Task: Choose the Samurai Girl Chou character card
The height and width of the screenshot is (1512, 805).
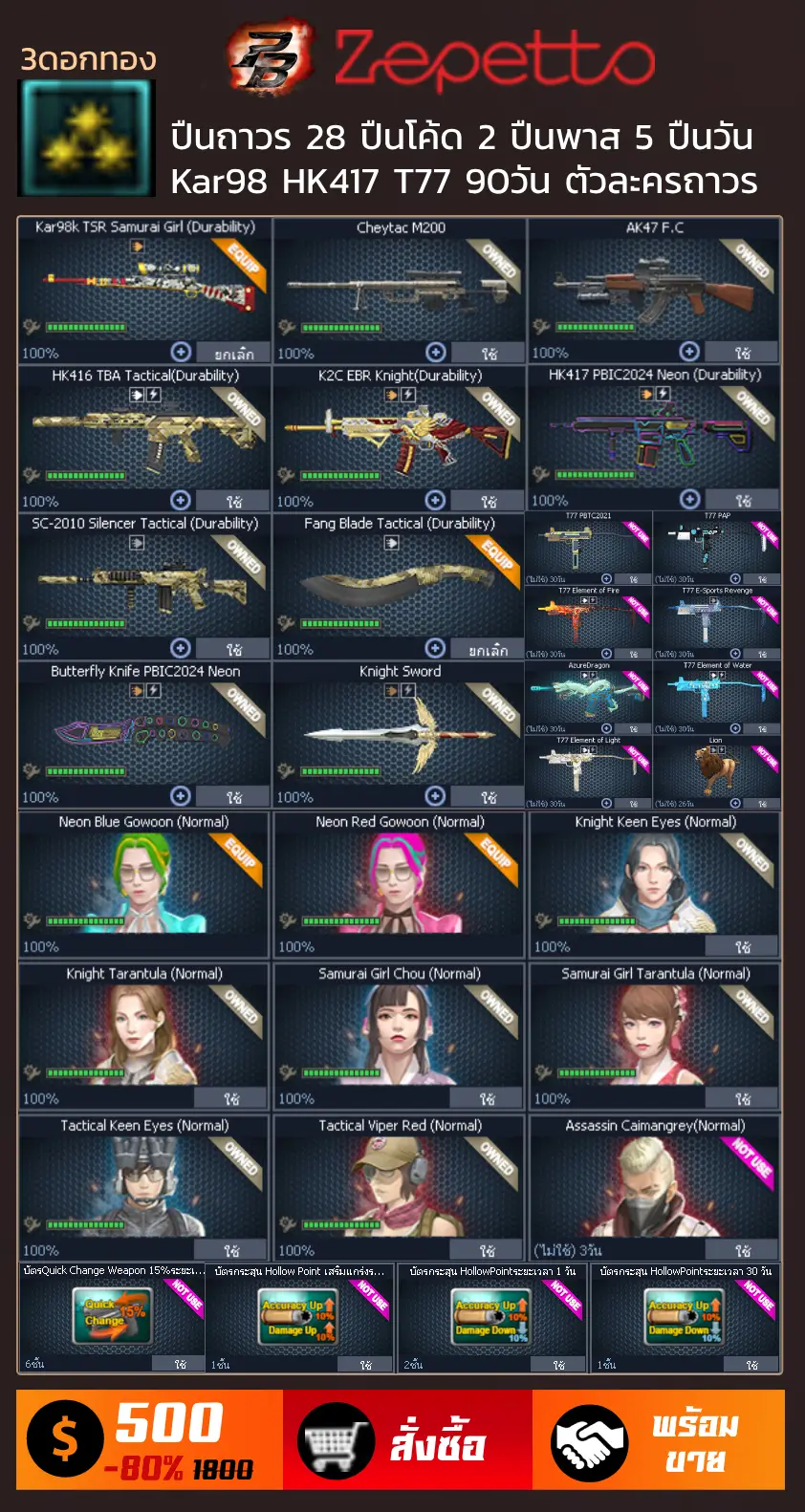Action: pos(399,1032)
